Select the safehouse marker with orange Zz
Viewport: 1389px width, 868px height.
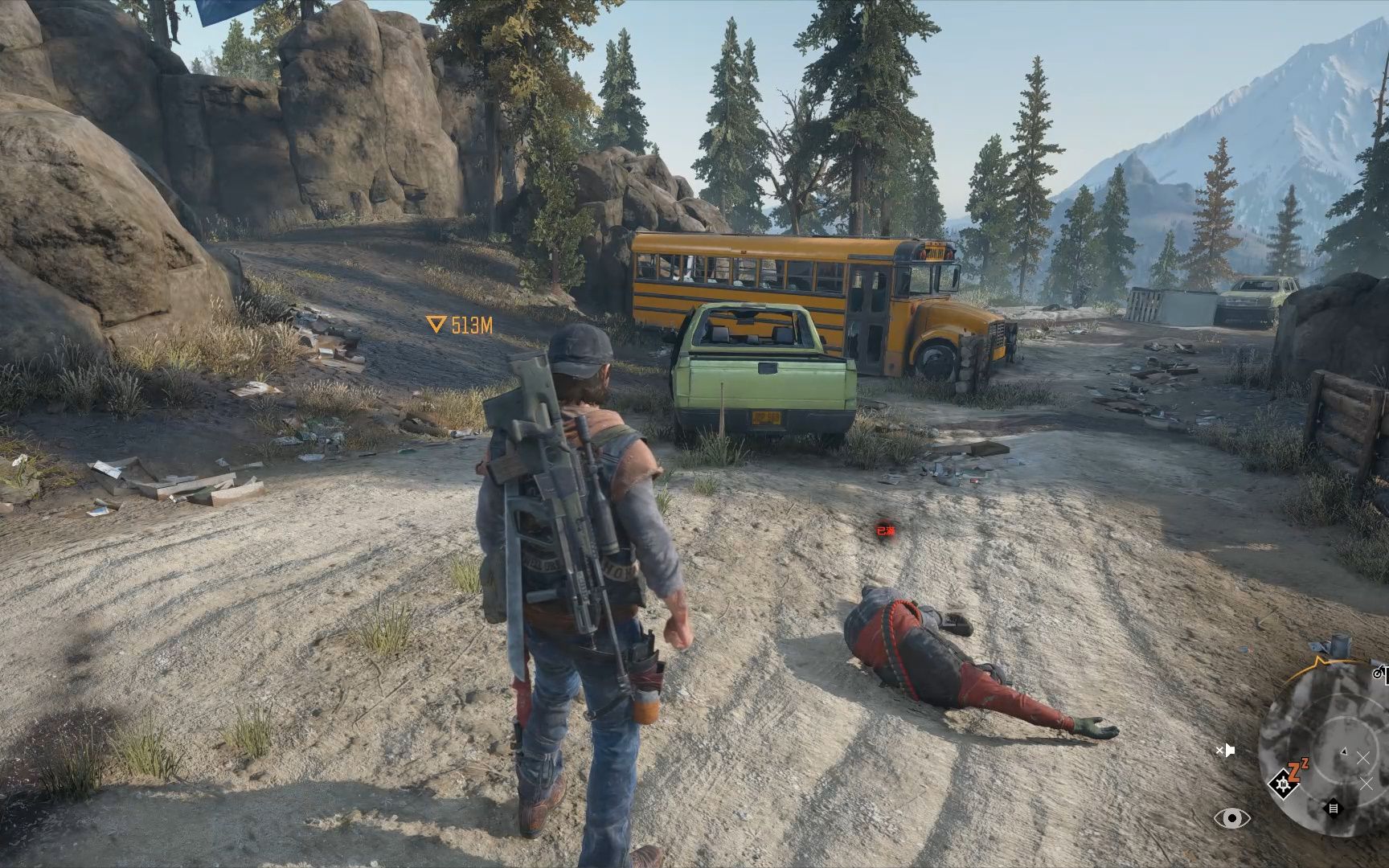[x=1287, y=781]
